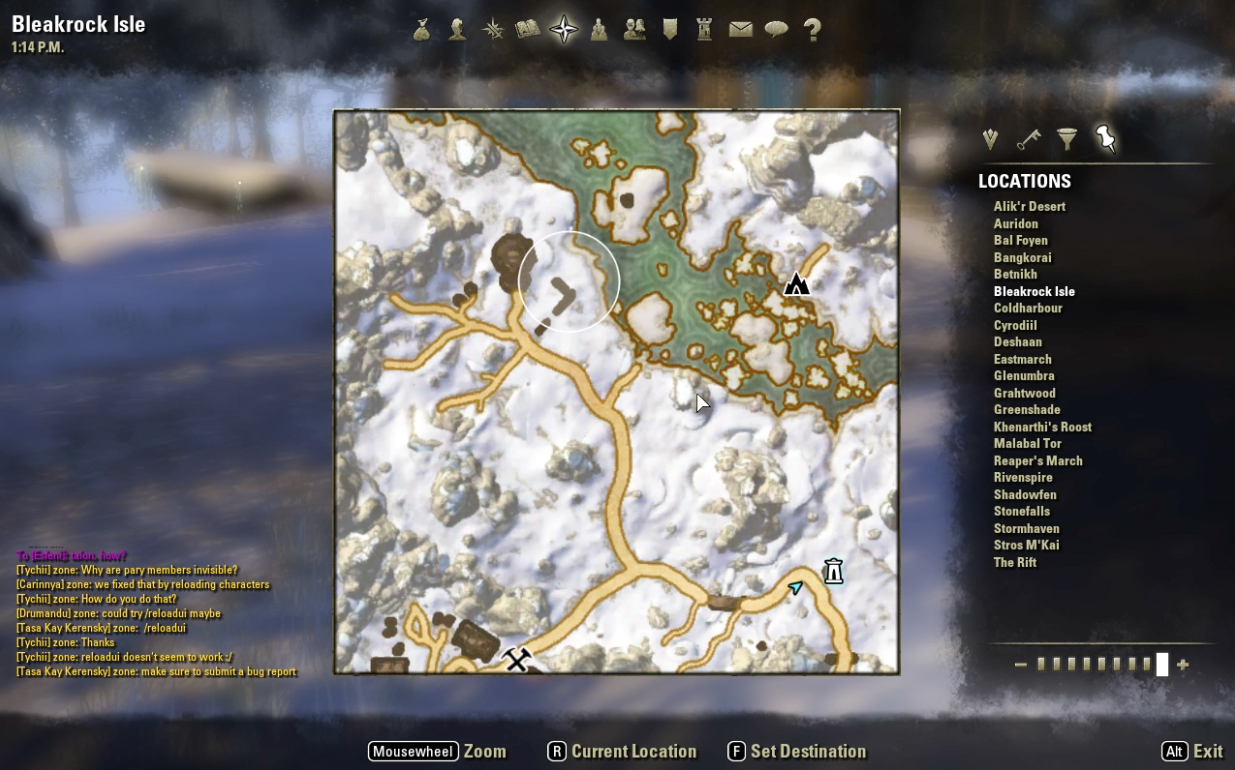Switch to the quests chevron tab
Image resolution: width=1235 pixels, height=770 pixels.
point(990,140)
